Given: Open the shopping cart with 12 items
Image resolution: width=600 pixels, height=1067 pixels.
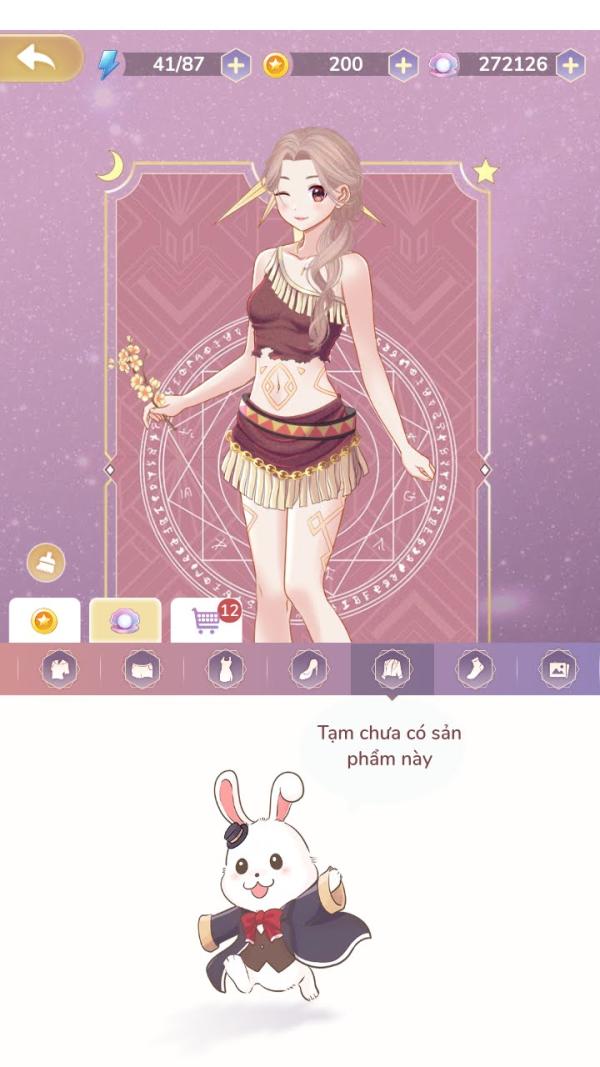Looking at the screenshot, I should pos(207,620).
